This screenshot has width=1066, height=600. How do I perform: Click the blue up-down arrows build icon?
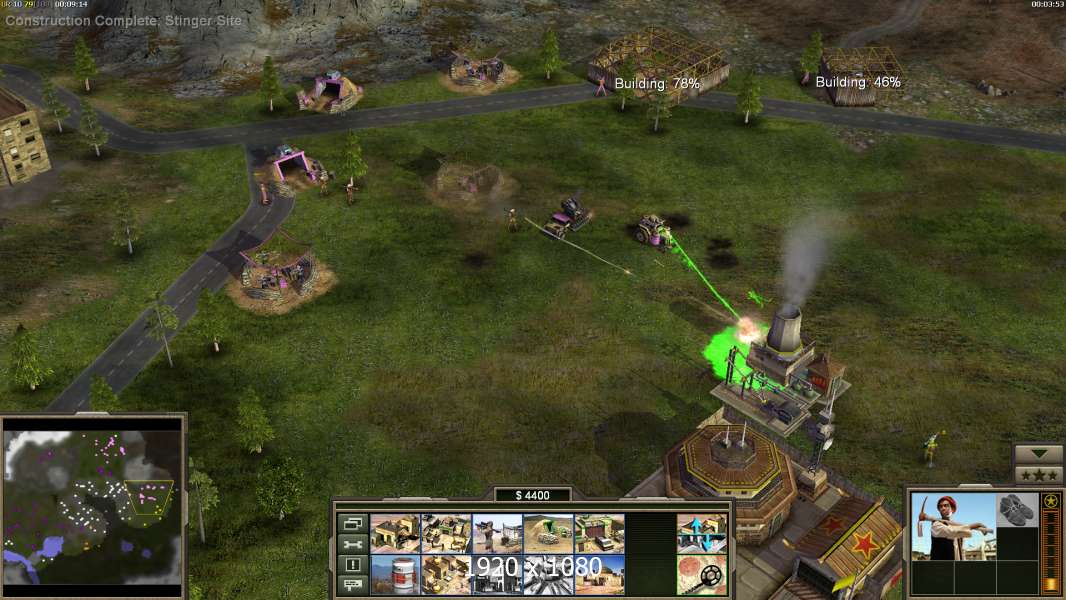pos(701,533)
